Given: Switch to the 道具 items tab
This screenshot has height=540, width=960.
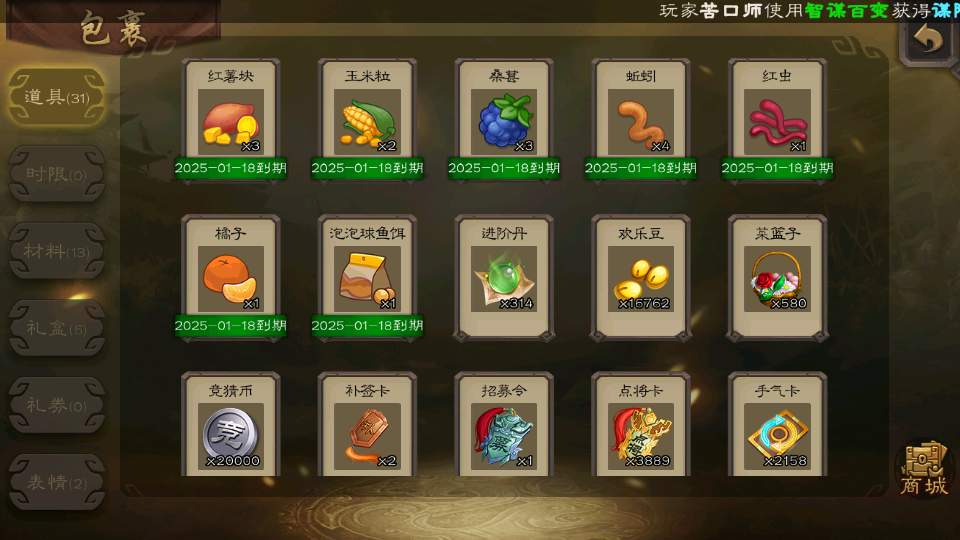Looking at the screenshot, I should [56, 97].
